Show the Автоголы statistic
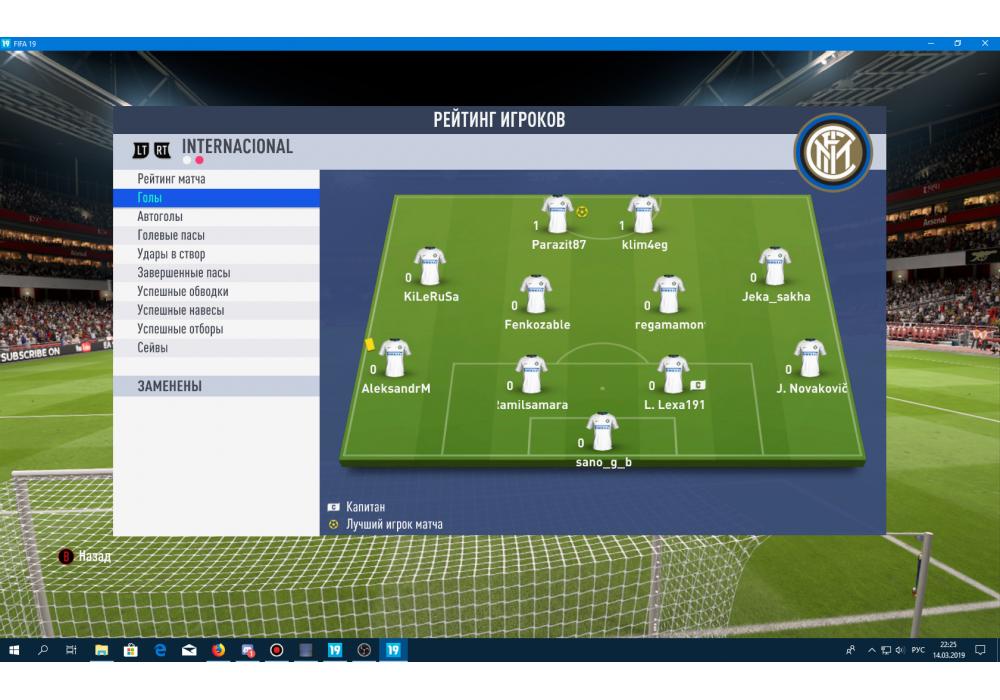The height and width of the screenshot is (700, 1000). coord(160,217)
